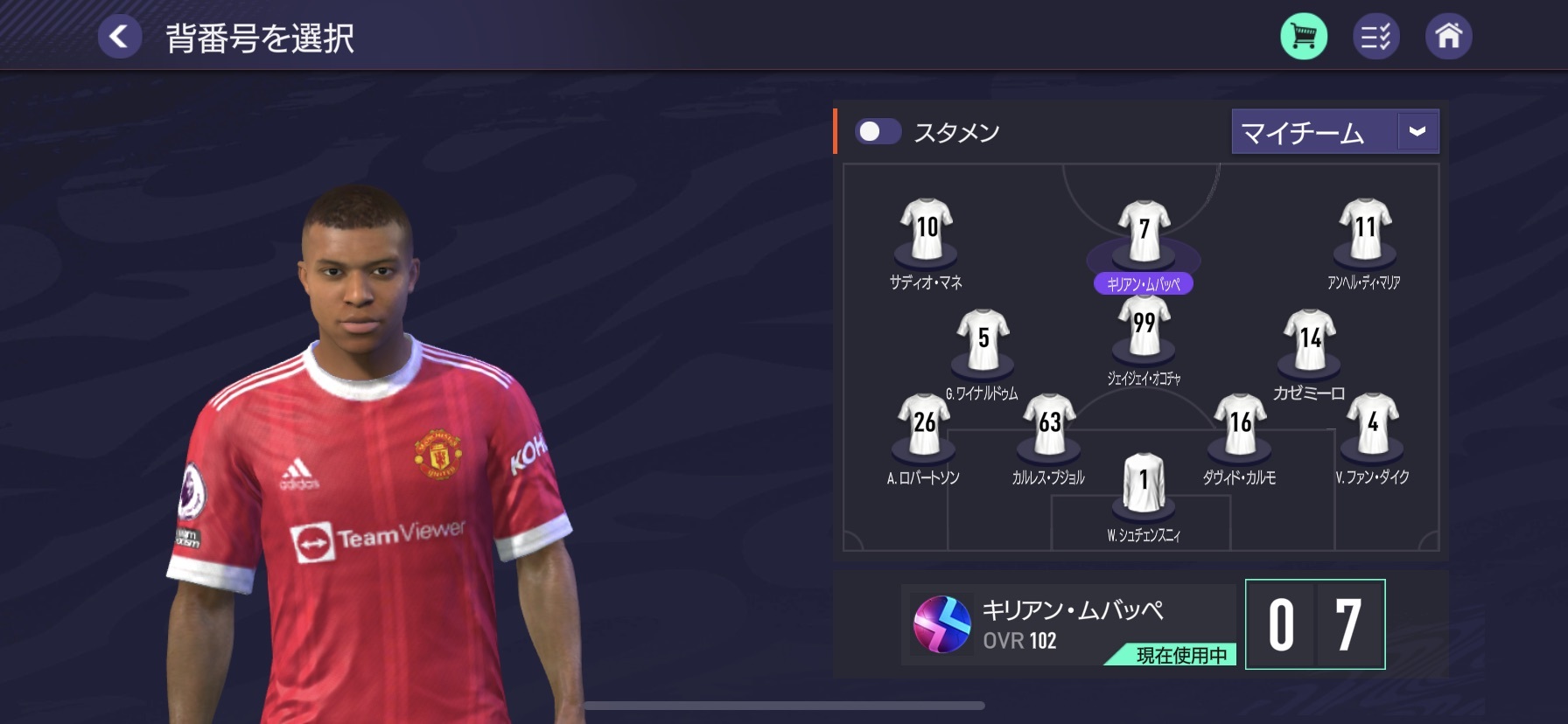
Task: Edit the 07 kit number field
Action: (1314, 624)
